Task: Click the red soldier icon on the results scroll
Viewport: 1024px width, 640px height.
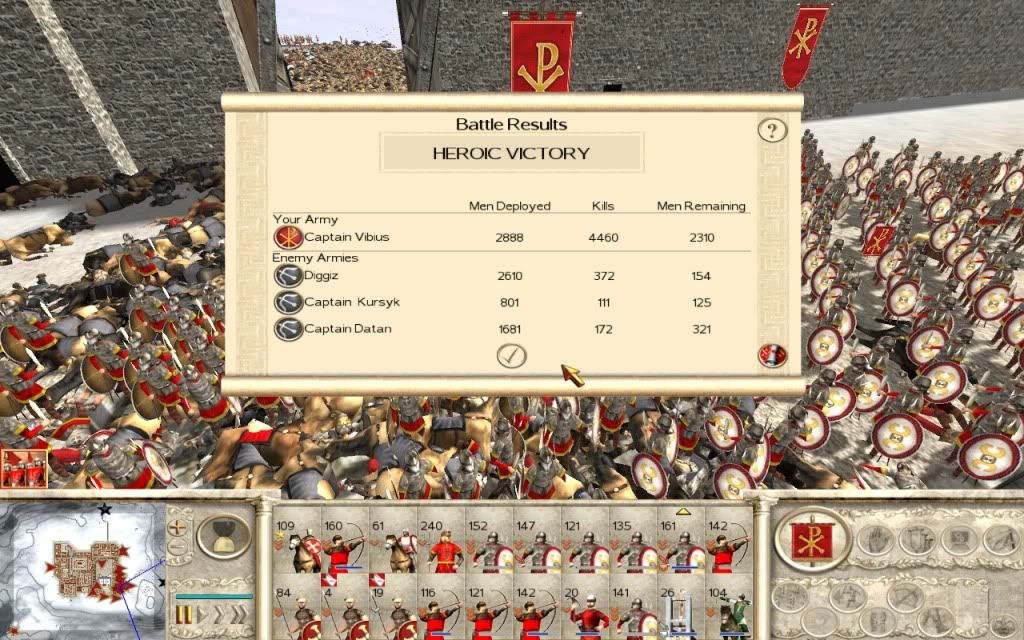Action: (x=771, y=354)
